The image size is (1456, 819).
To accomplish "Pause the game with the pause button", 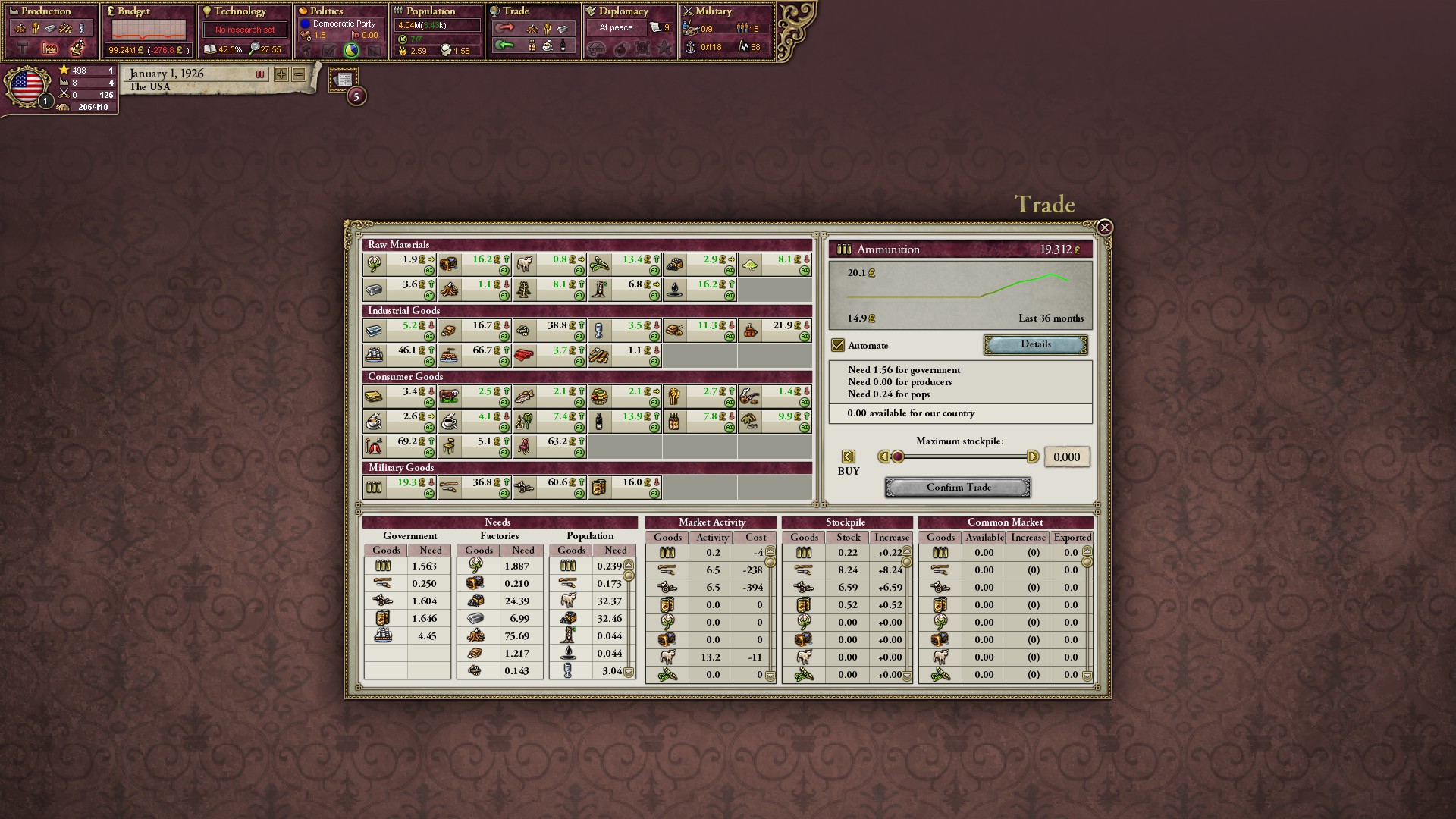I will coord(259,74).
